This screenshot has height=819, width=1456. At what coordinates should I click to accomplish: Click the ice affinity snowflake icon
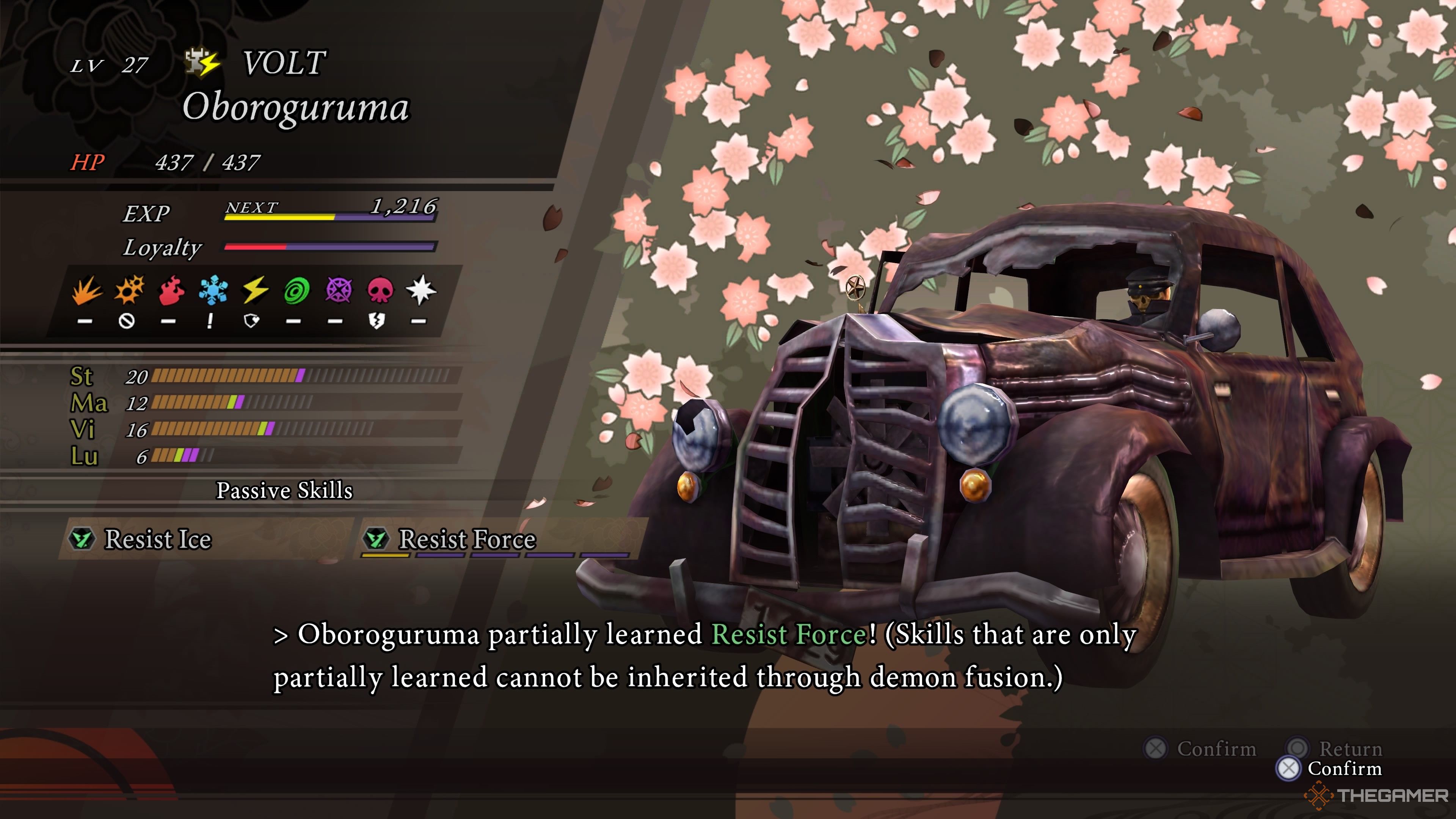pyautogui.click(x=213, y=290)
